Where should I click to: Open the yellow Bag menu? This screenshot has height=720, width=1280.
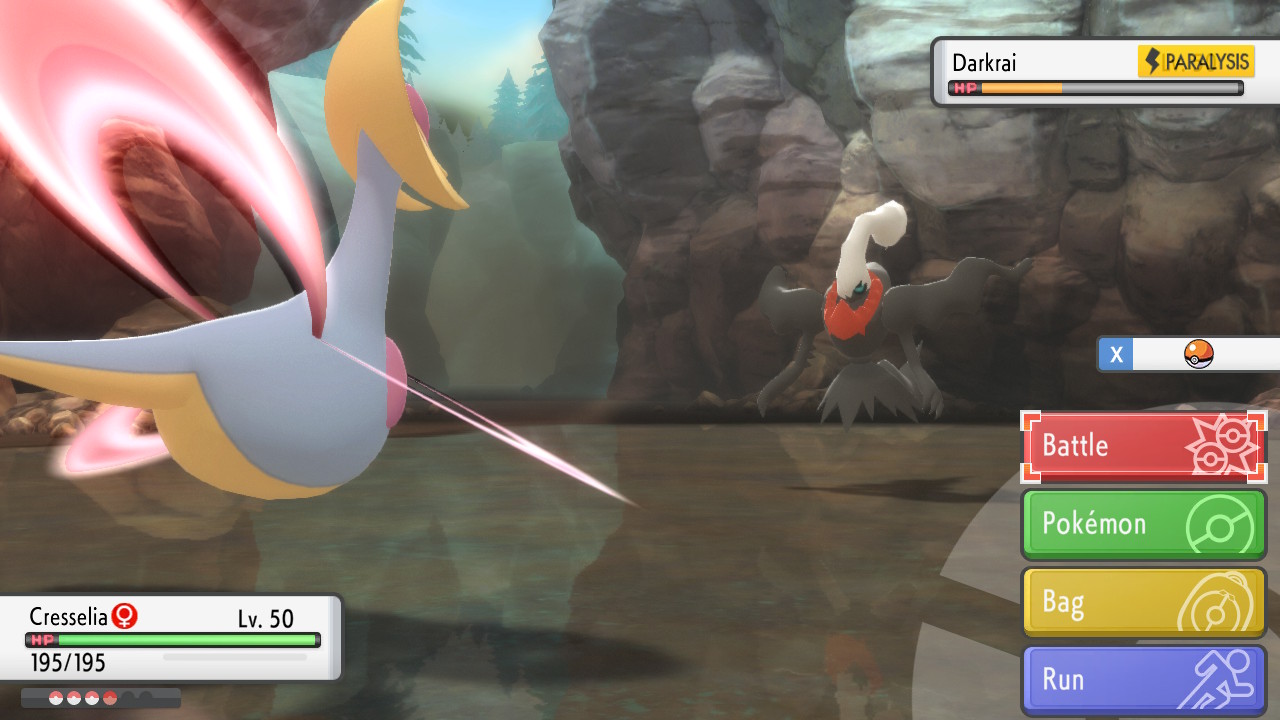(1143, 602)
